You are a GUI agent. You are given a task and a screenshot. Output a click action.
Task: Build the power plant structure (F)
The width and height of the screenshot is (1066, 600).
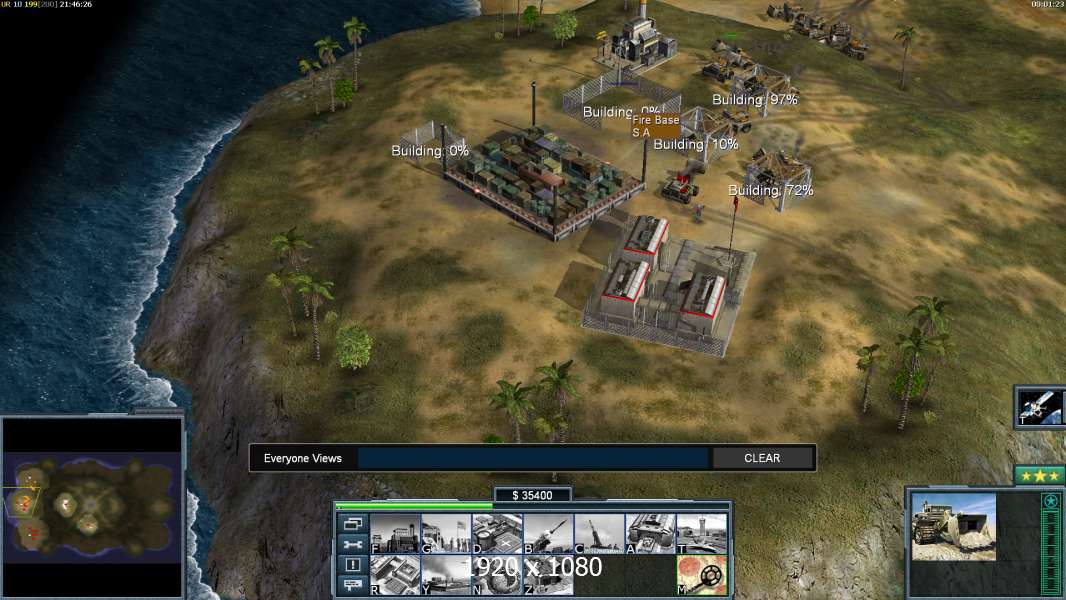[395, 533]
